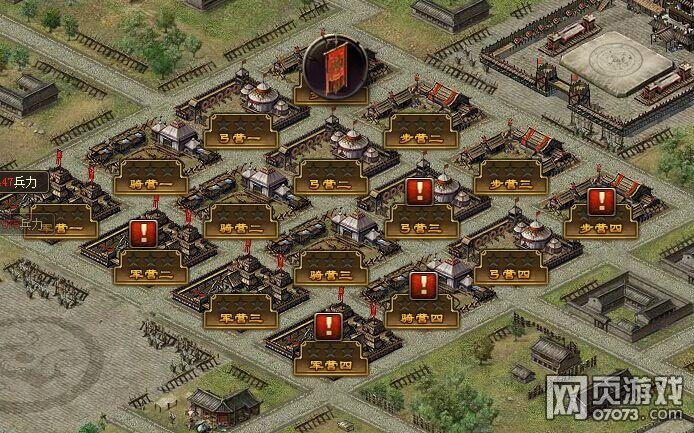Open the 骑营三 camp label
The height and width of the screenshot is (433, 694).
coord(330,268)
